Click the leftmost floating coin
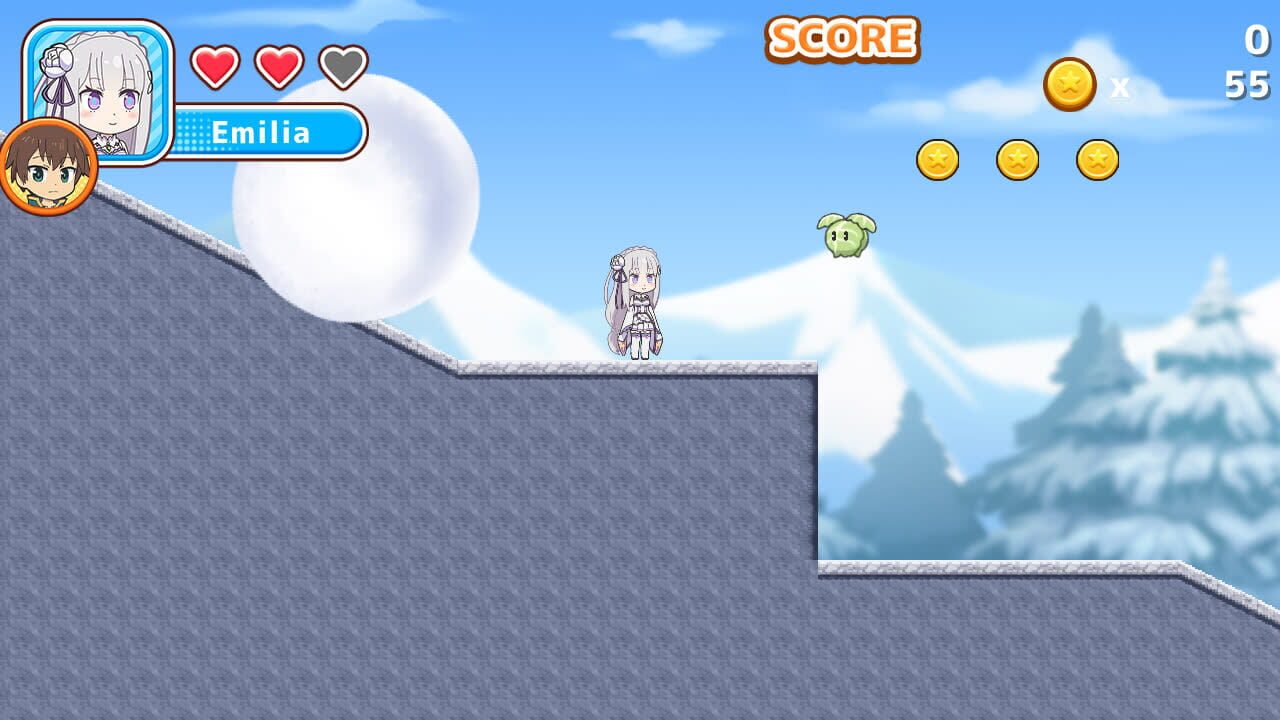 (x=937, y=158)
